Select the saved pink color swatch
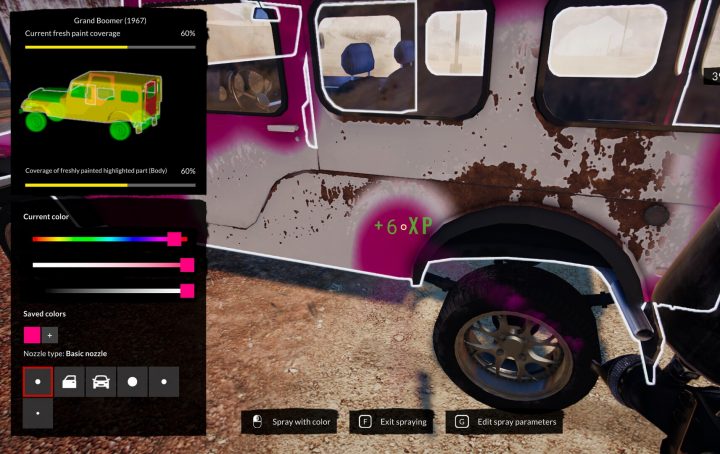The height and width of the screenshot is (454, 720). pos(32,336)
